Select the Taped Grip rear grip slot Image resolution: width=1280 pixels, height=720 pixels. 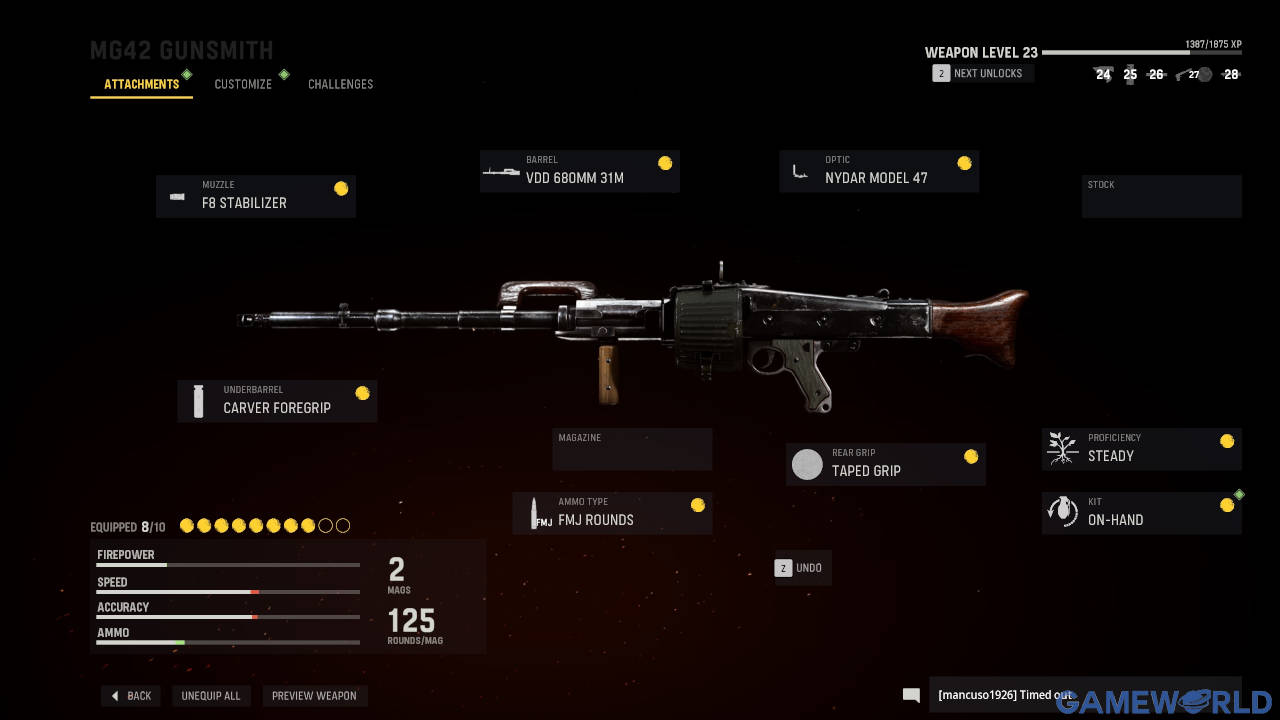point(886,464)
